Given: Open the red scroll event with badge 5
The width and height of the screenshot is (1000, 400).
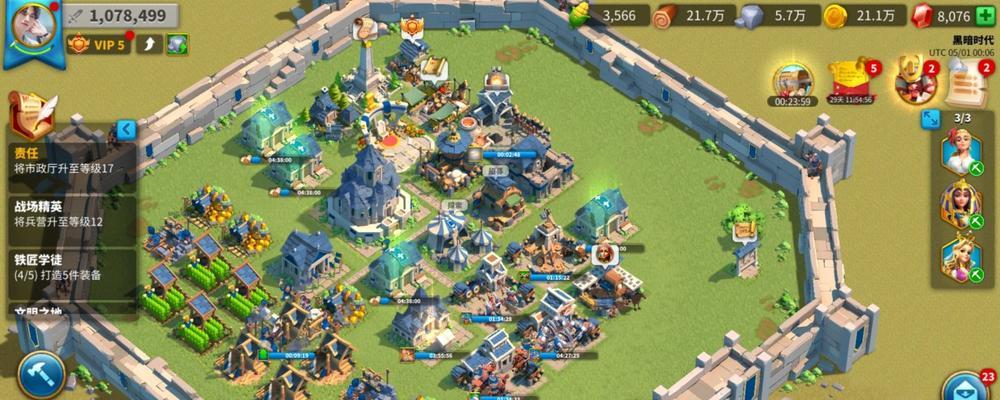Looking at the screenshot, I should coord(851,80).
